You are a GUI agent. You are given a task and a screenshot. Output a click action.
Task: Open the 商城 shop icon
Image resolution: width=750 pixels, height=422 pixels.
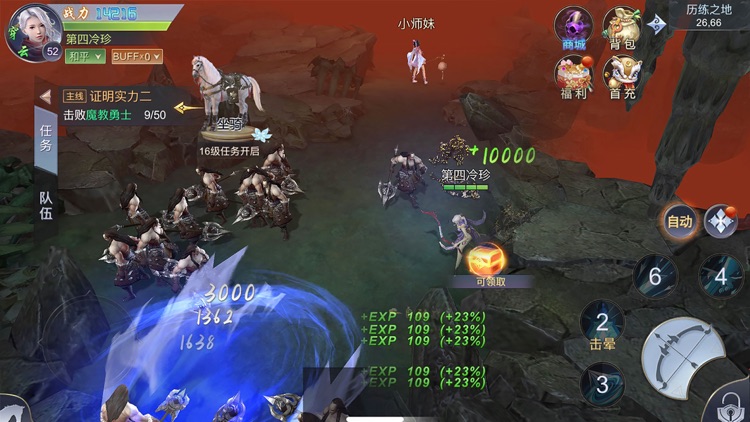574,26
